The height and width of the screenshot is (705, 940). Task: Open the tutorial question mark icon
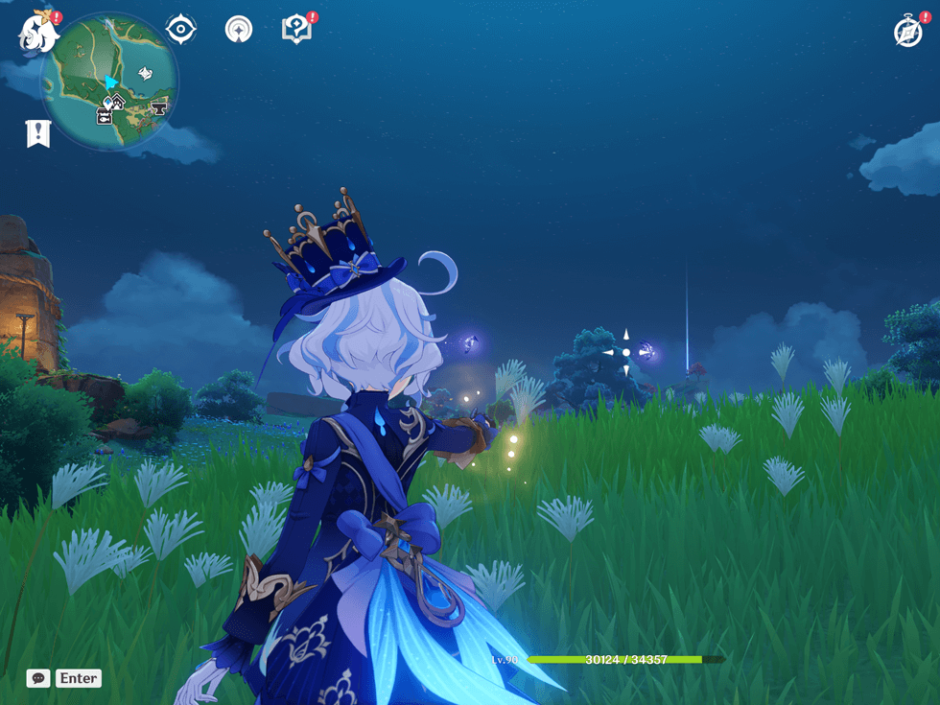pos(296,29)
